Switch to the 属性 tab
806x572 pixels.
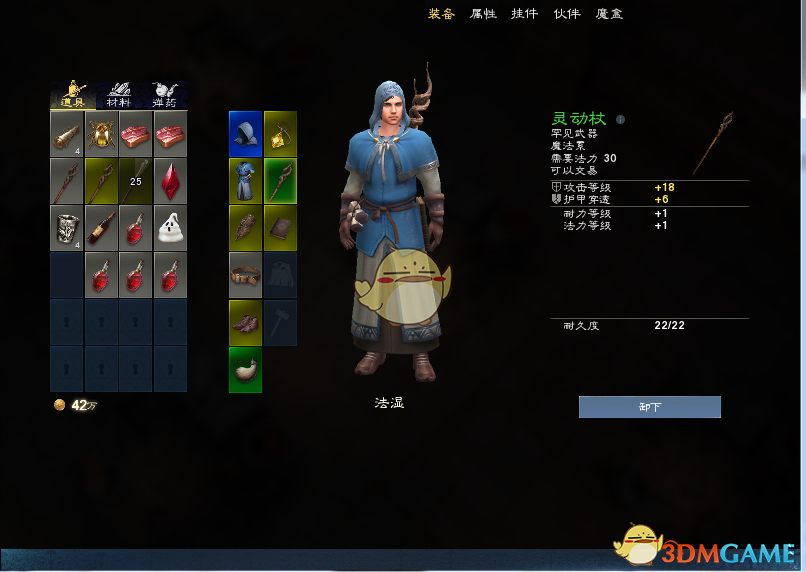(483, 14)
